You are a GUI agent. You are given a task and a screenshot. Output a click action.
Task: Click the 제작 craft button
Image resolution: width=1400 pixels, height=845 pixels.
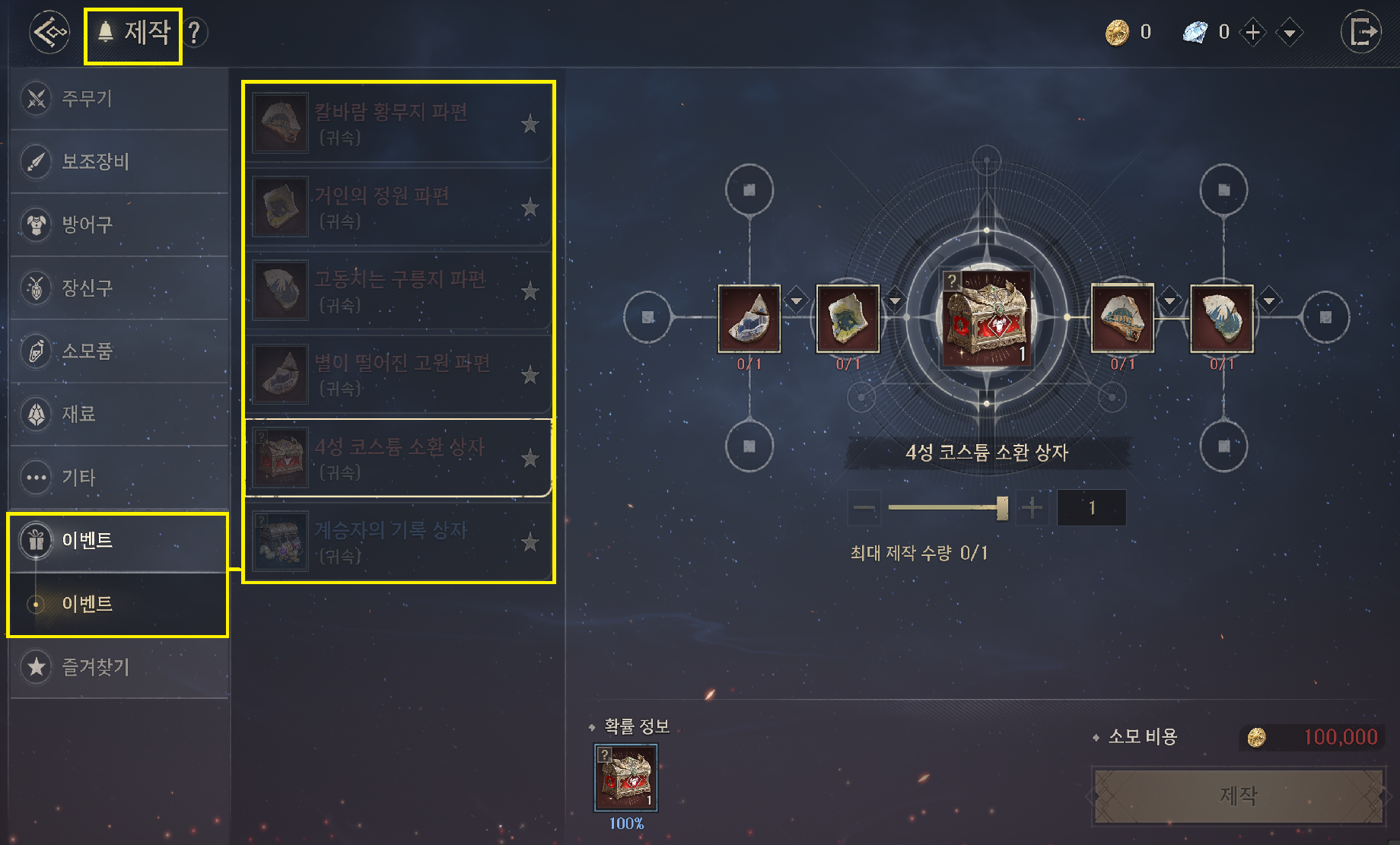(x=1238, y=796)
